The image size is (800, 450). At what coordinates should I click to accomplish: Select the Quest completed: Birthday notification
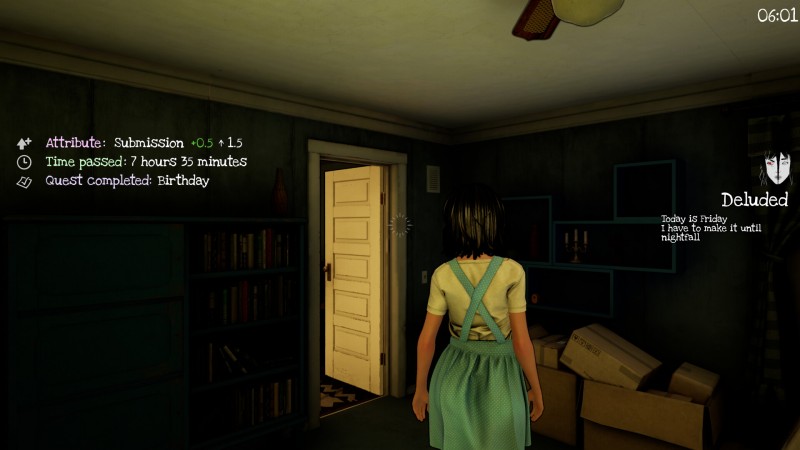127,181
